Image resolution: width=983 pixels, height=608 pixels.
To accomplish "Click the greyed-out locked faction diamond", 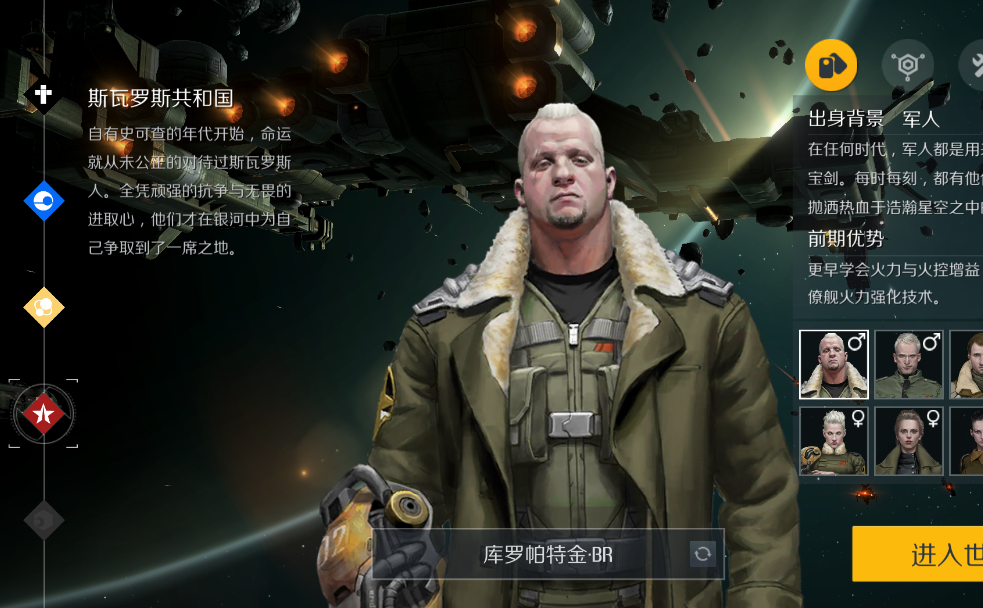I will (x=44, y=519).
